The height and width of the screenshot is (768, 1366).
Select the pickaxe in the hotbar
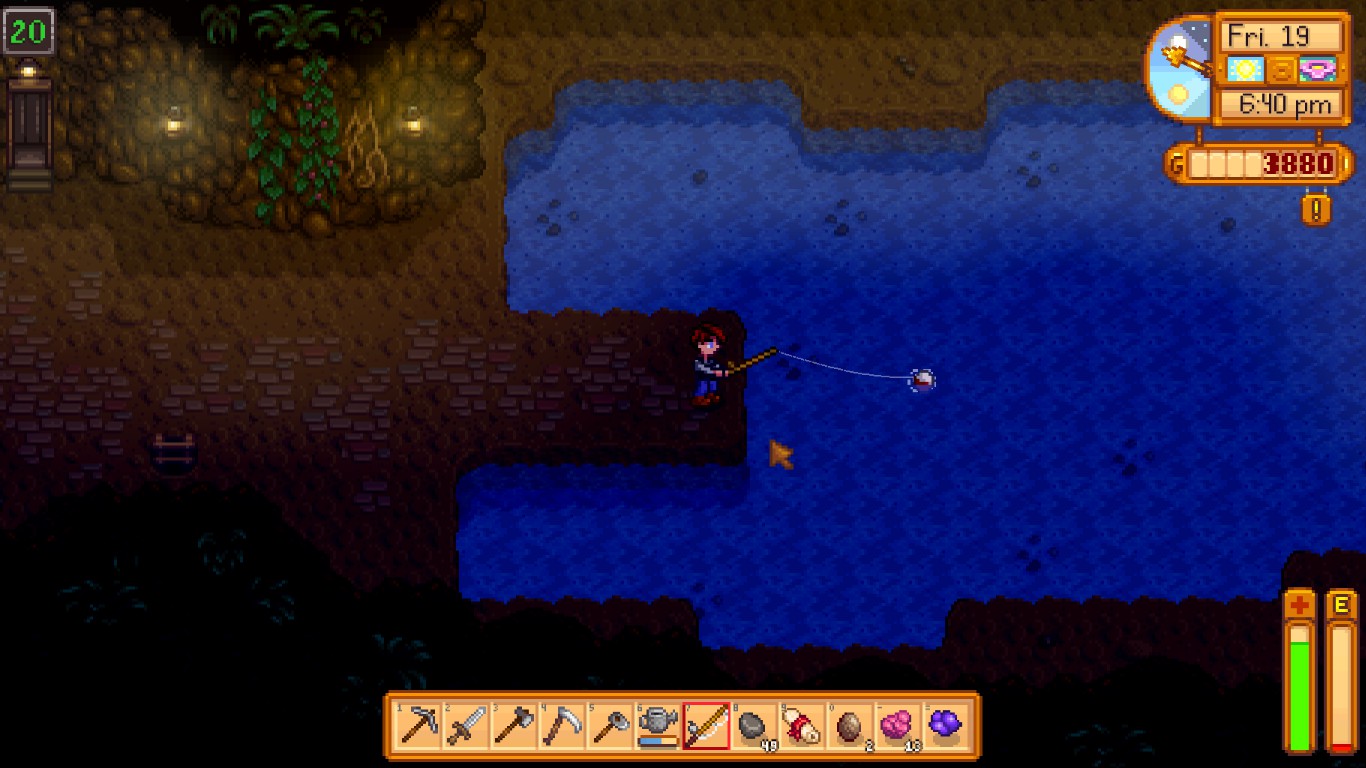pyautogui.click(x=418, y=725)
